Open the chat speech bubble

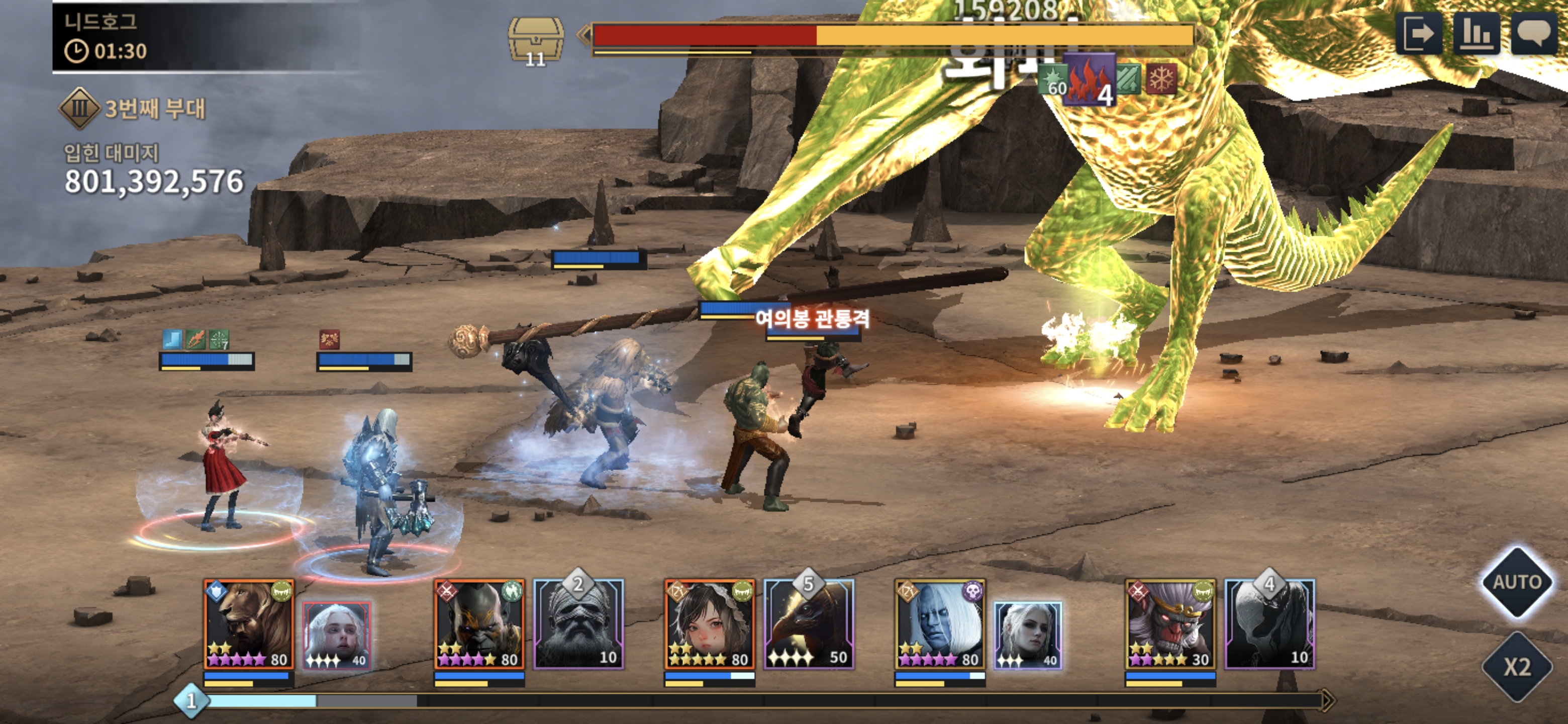pos(1533,34)
